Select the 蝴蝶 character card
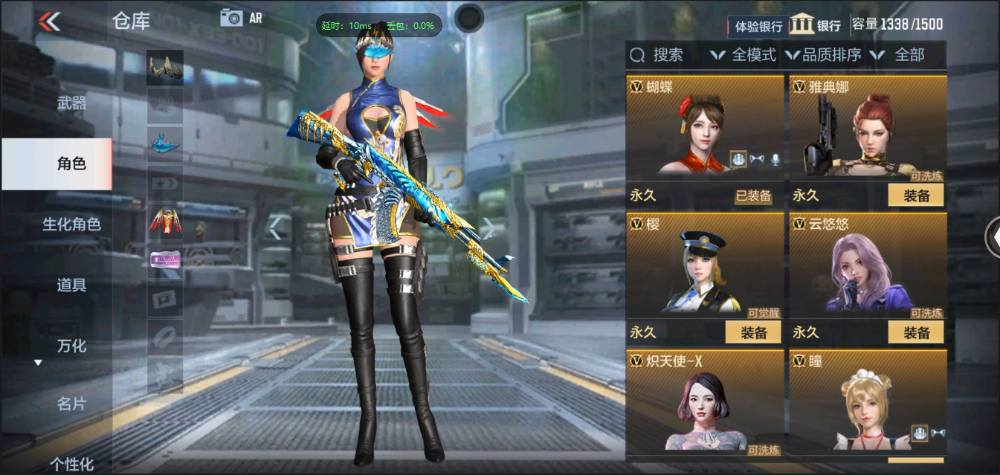This screenshot has height=475, width=1000. pyautogui.click(x=705, y=130)
